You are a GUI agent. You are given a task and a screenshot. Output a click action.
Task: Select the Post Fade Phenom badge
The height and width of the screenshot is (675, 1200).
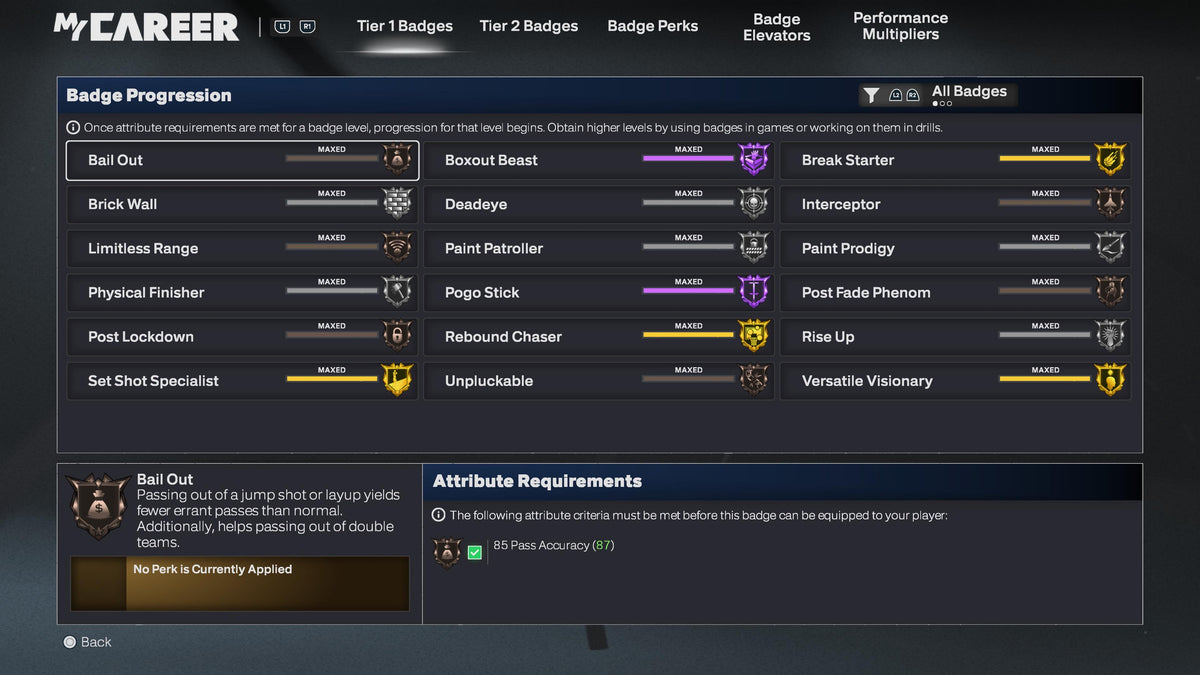tap(955, 292)
